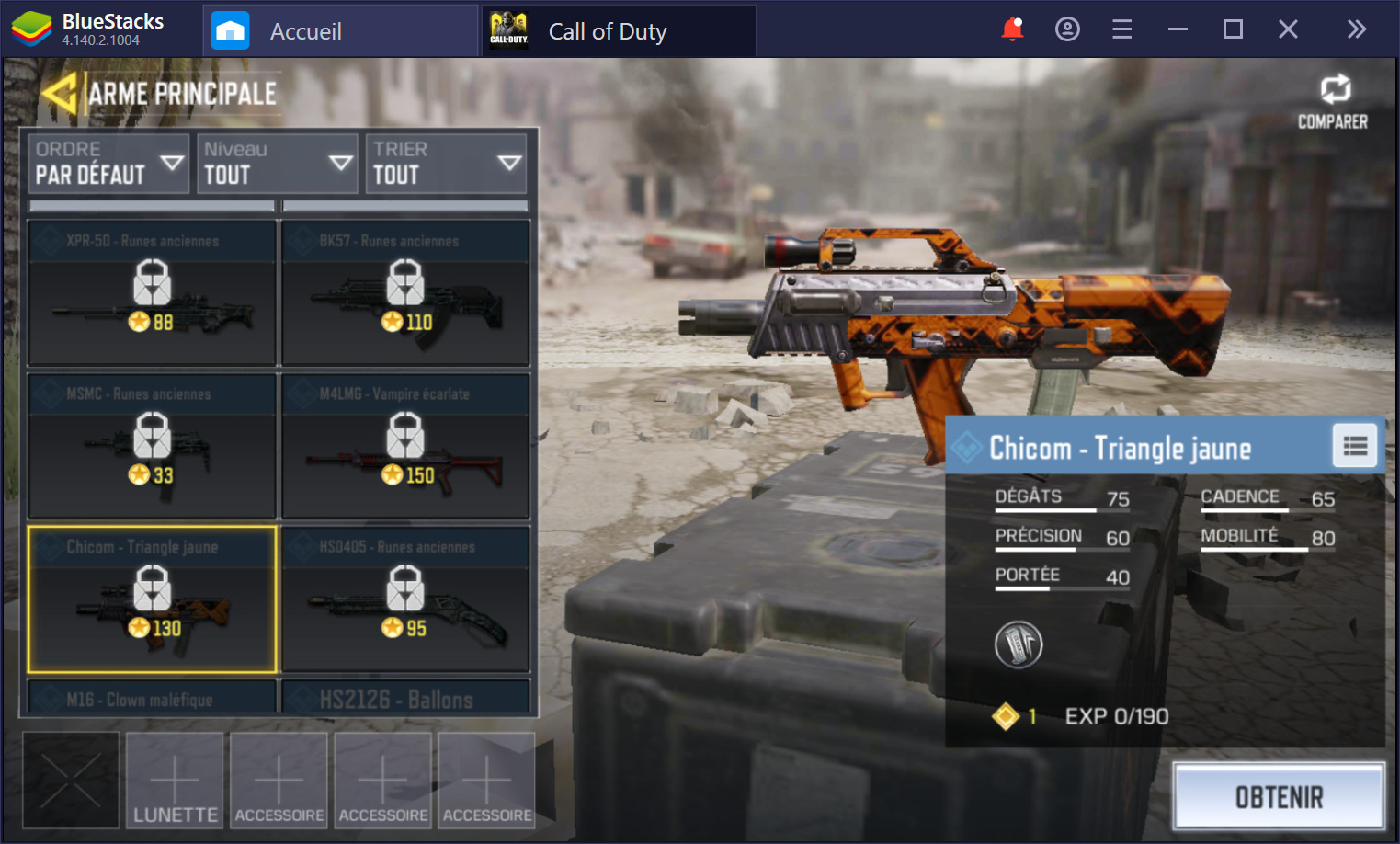1400x844 pixels.
Task: Click the Comparer button
Action: (1333, 102)
